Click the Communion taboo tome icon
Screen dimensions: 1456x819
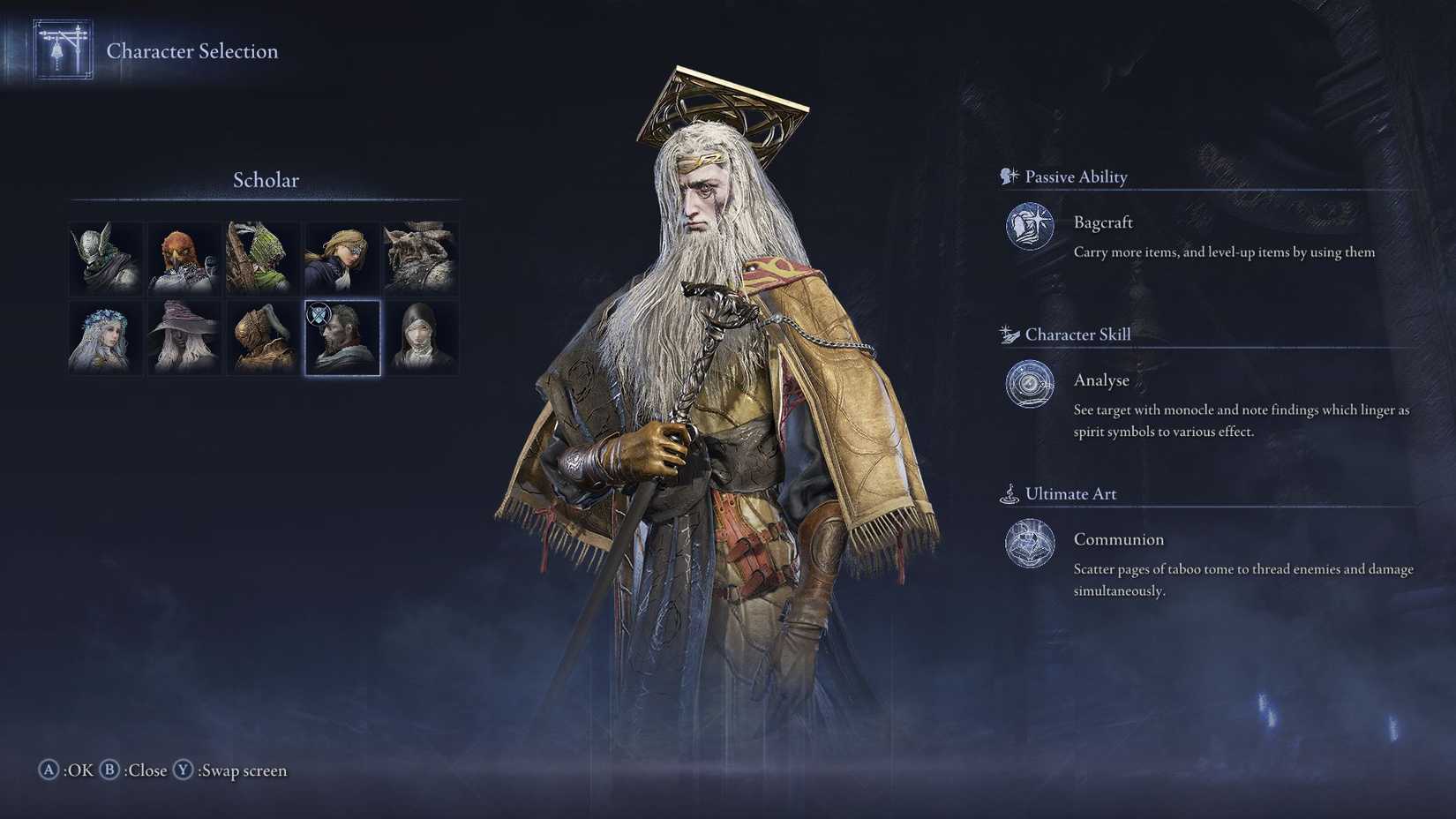1028,544
